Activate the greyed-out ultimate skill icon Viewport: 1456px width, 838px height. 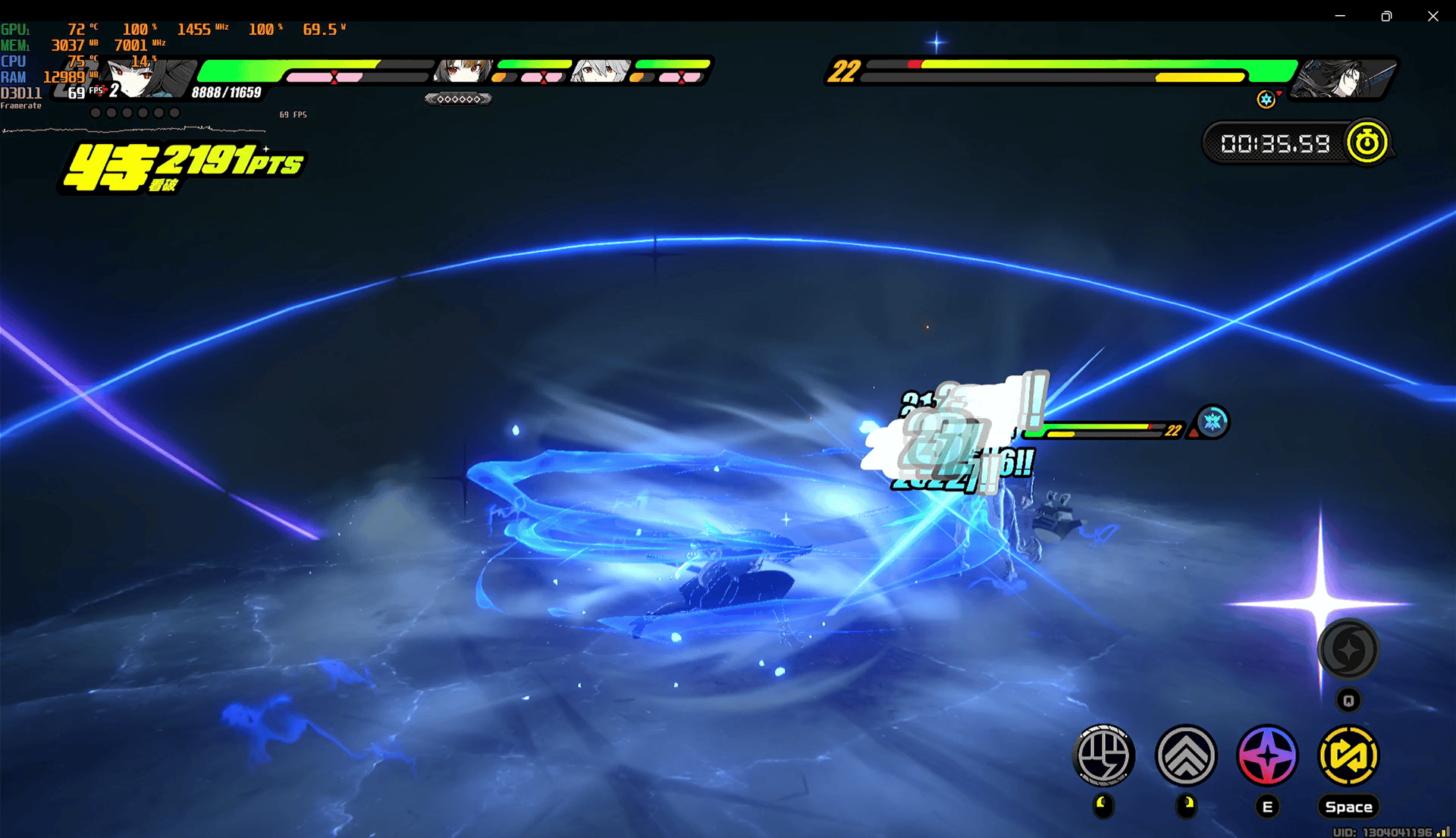point(1348,650)
